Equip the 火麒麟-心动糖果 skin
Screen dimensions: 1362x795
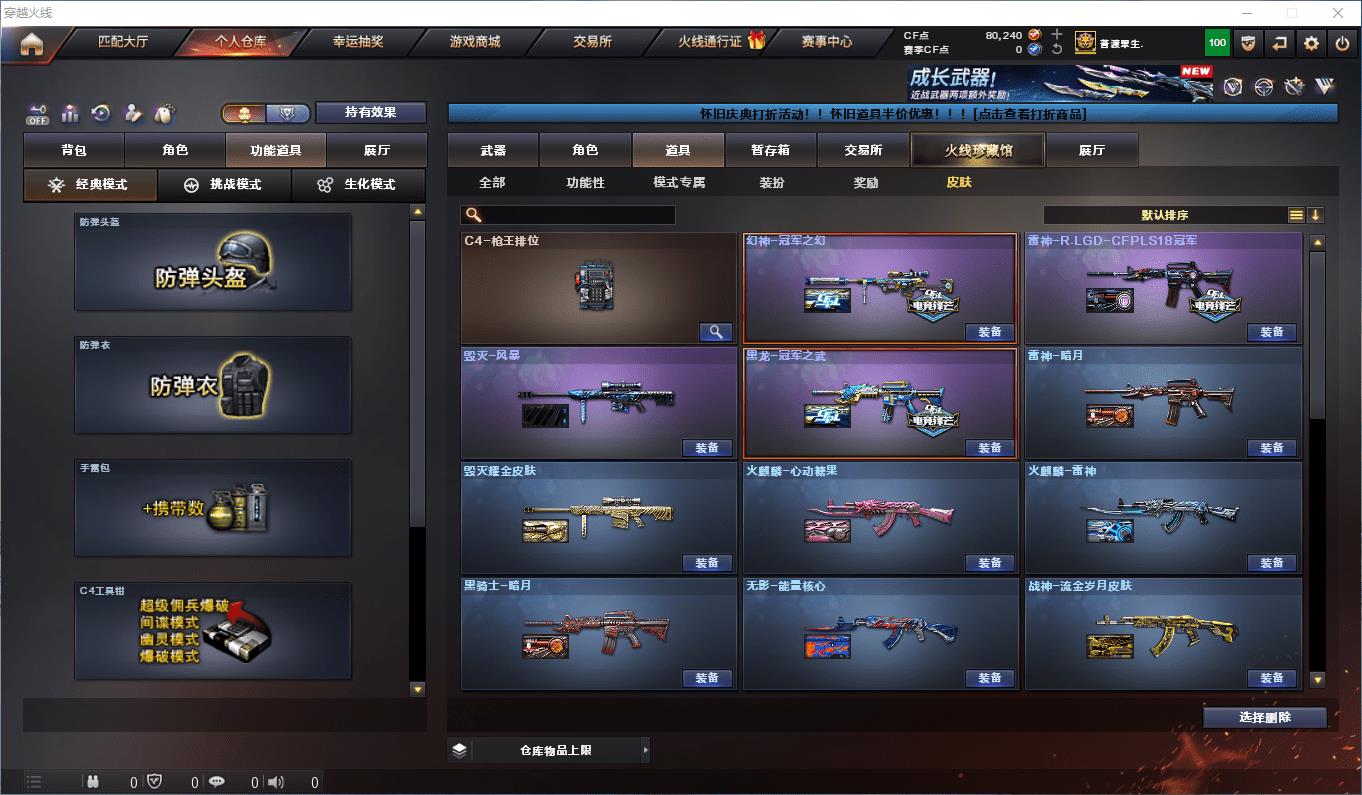990,563
